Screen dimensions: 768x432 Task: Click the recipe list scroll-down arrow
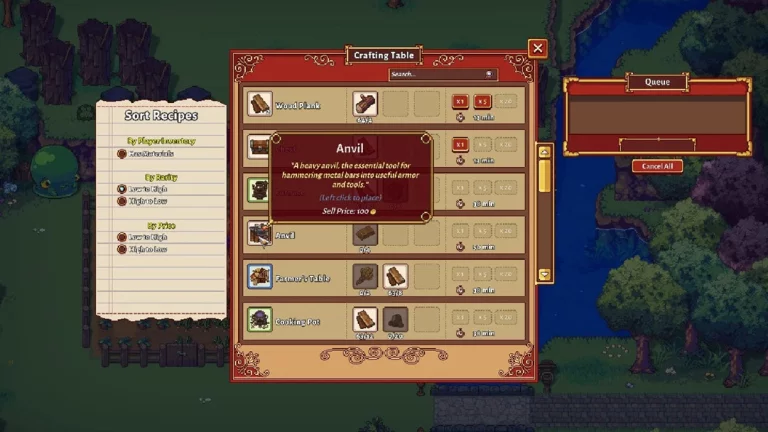click(x=545, y=274)
